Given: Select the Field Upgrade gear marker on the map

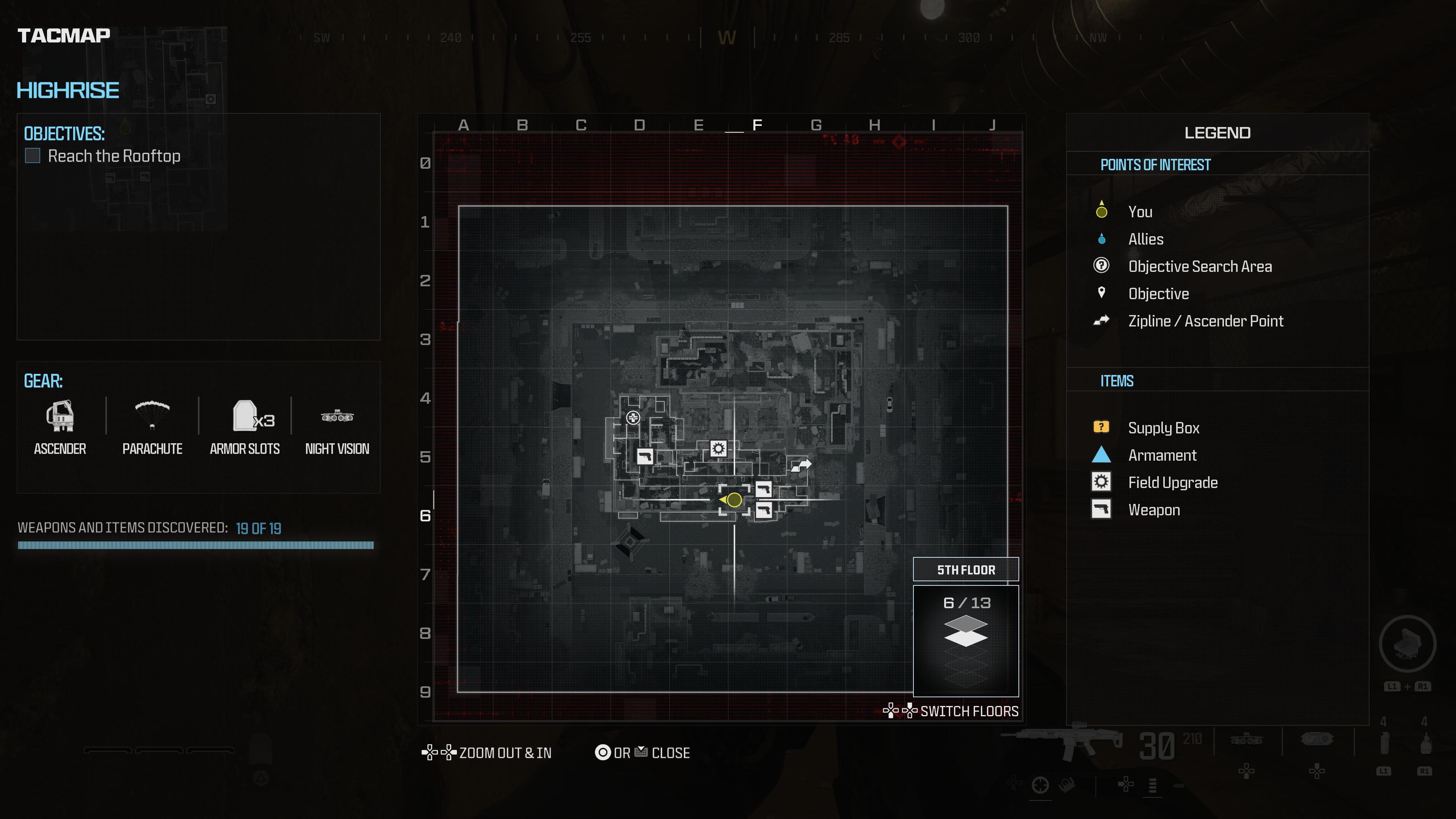Looking at the screenshot, I should pos(718,449).
